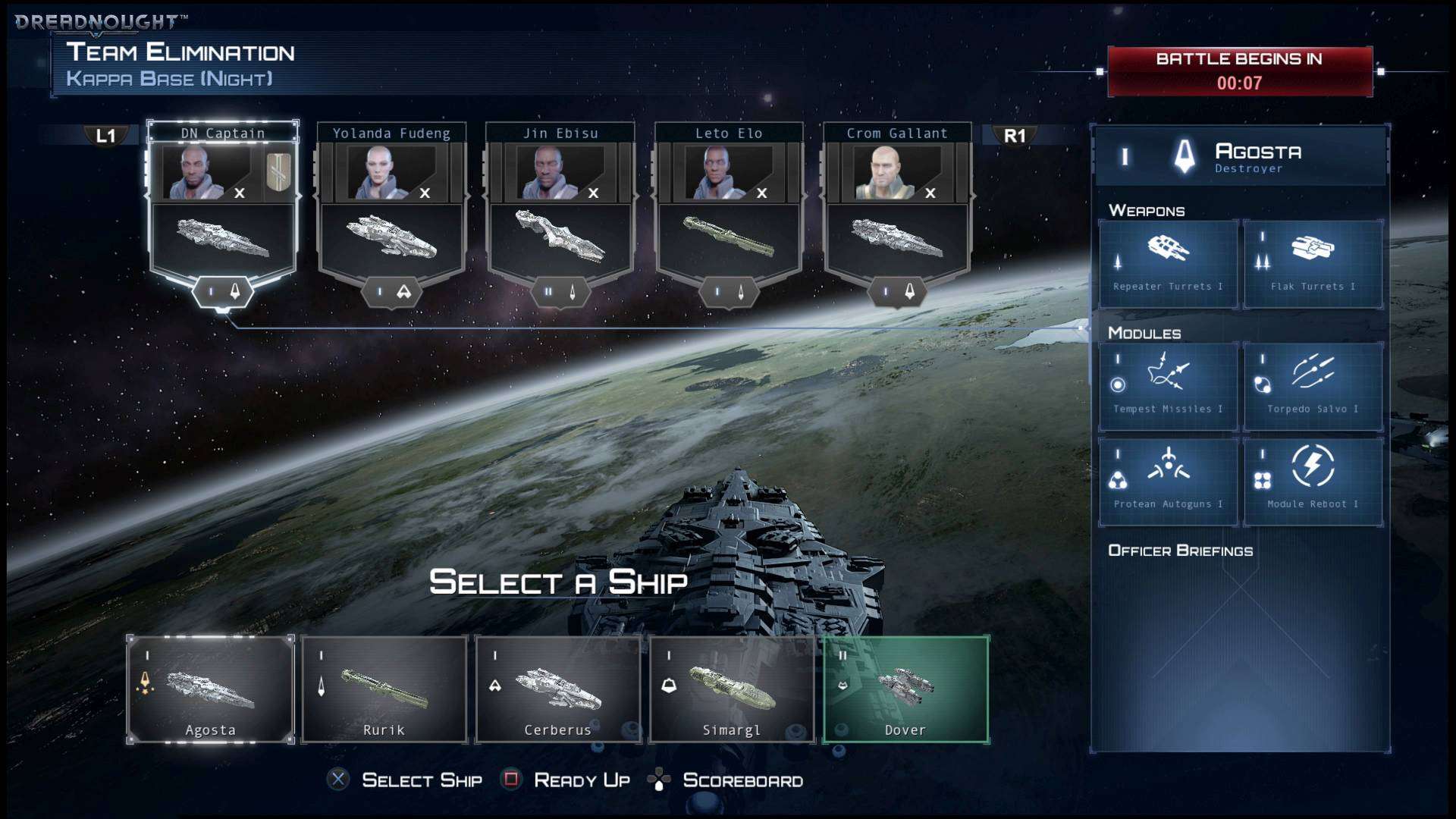The height and width of the screenshot is (819, 1456).
Task: Select the Flak Turrets I weapon
Action: tap(1313, 264)
